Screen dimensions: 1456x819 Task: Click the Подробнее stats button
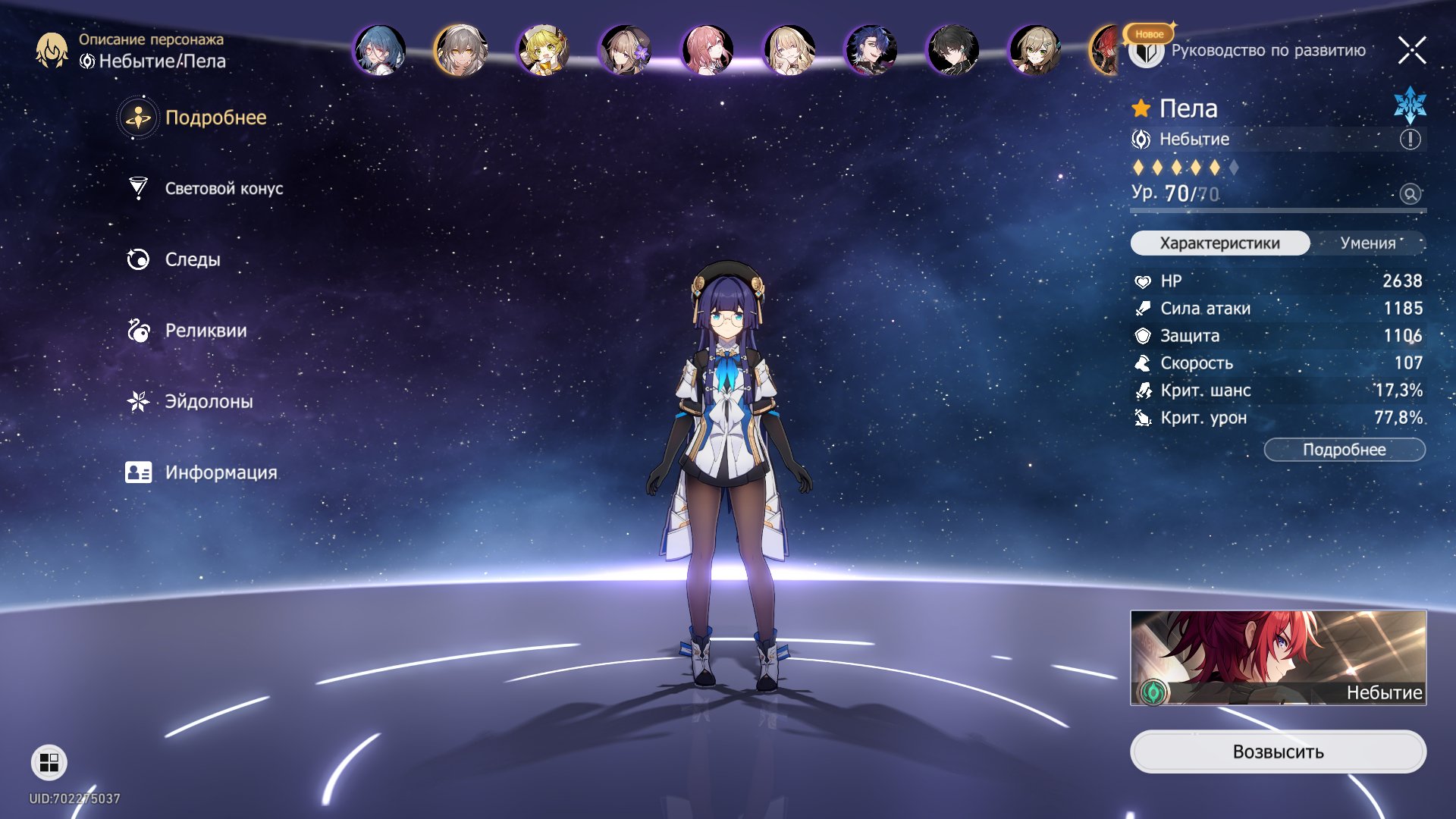pos(1344,450)
